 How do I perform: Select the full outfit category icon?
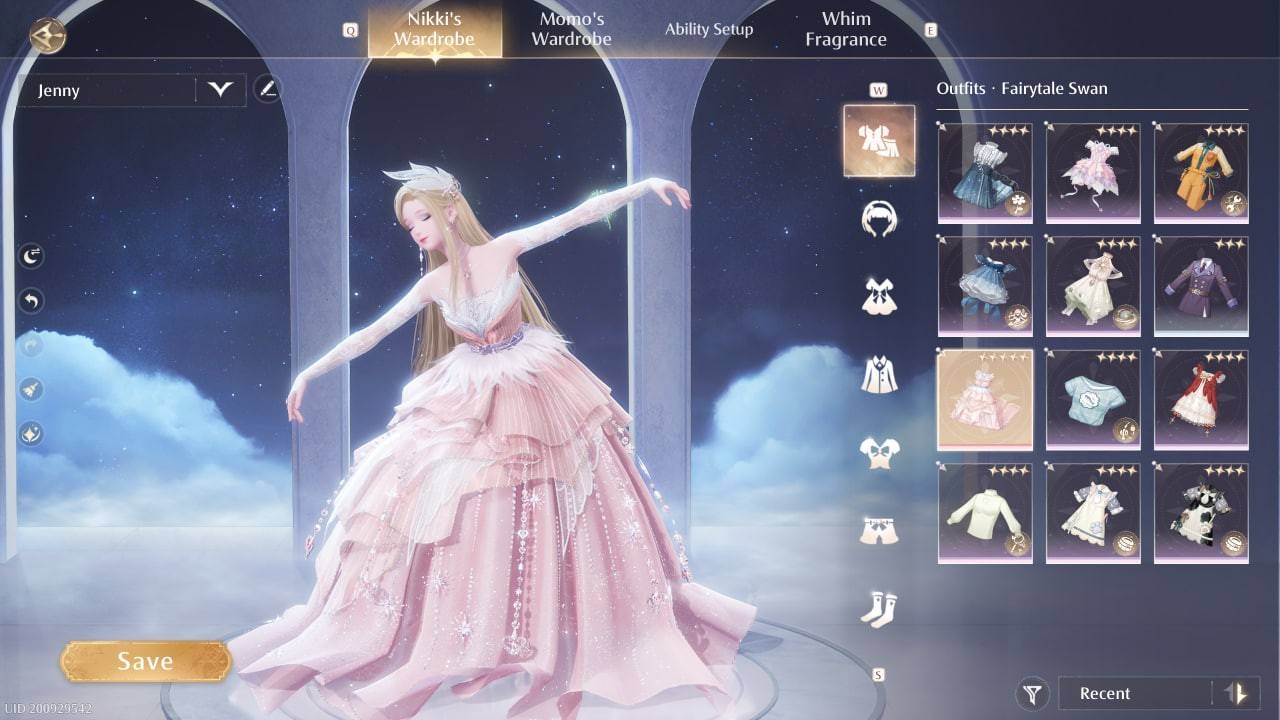tap(879, 140)
